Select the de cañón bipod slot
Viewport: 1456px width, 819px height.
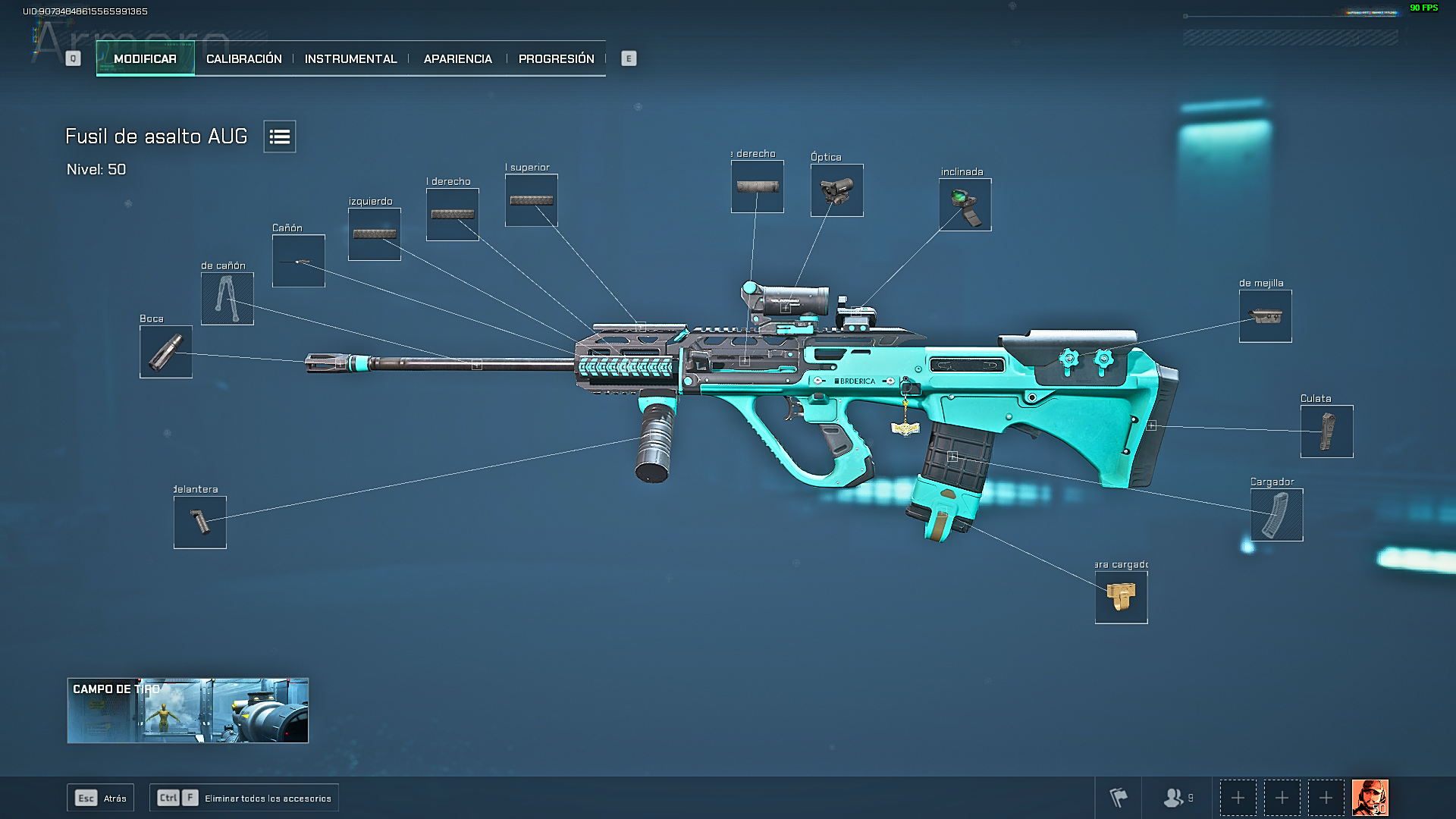[227, 300]
